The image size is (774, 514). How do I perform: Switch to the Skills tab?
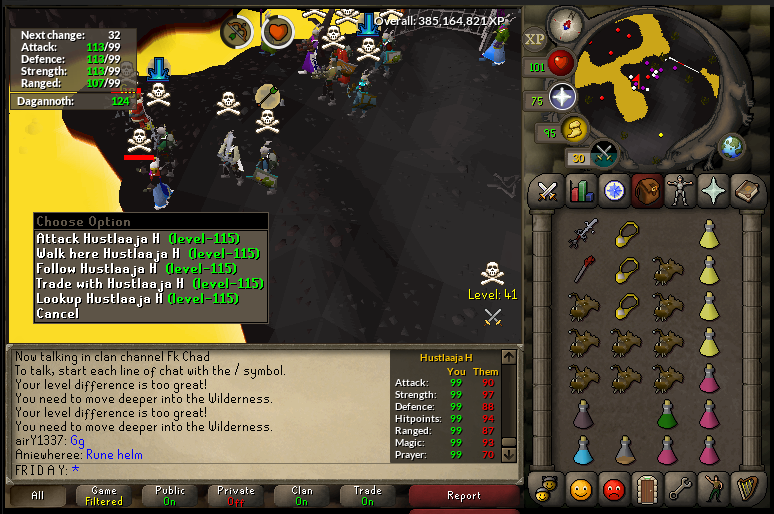[580, 190]
